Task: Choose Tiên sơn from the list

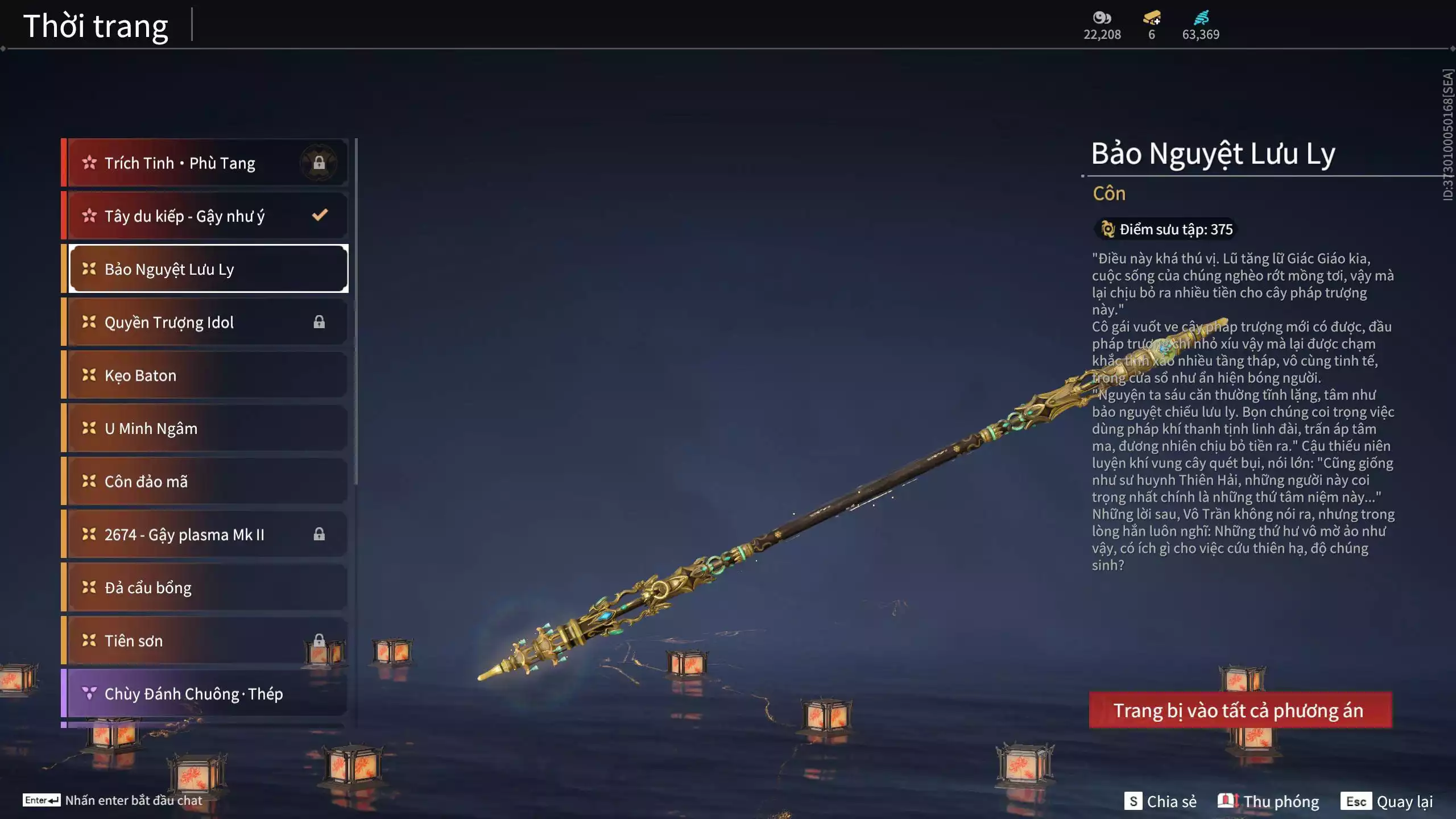Action: tap(205, 641)
